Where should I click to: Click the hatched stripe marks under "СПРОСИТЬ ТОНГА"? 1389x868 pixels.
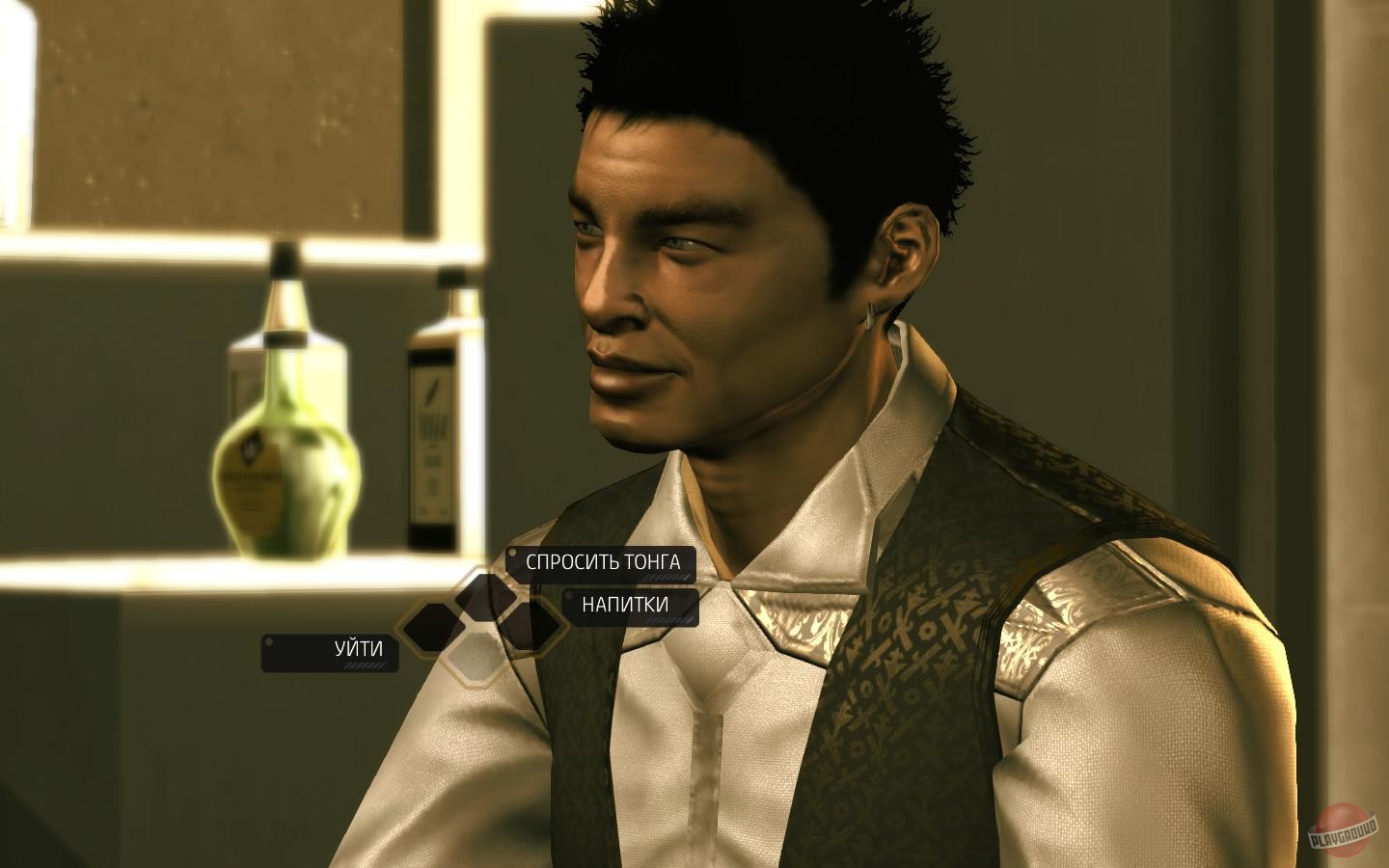667,578
